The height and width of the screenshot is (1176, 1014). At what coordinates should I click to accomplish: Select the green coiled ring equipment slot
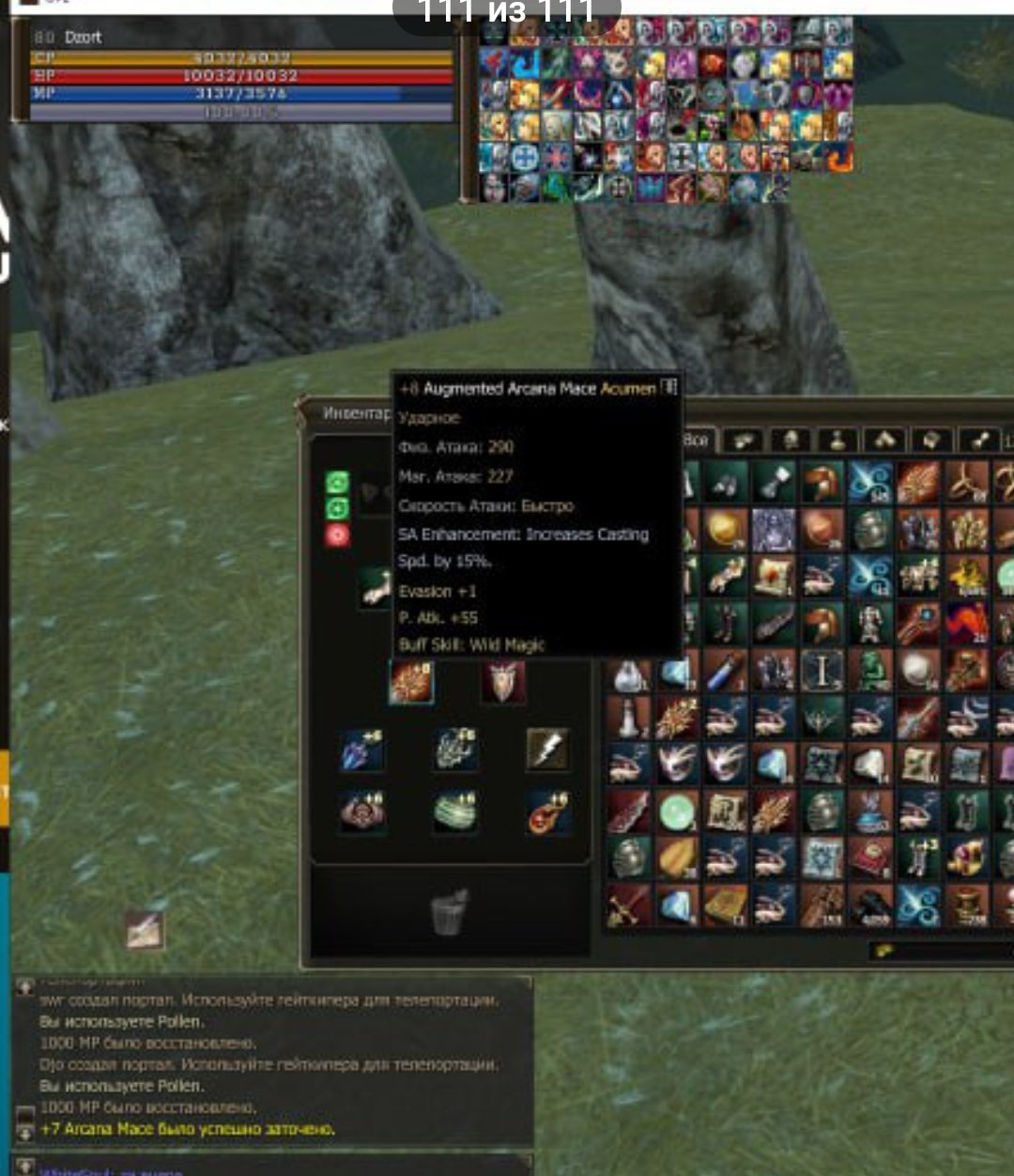pos(456,812)
